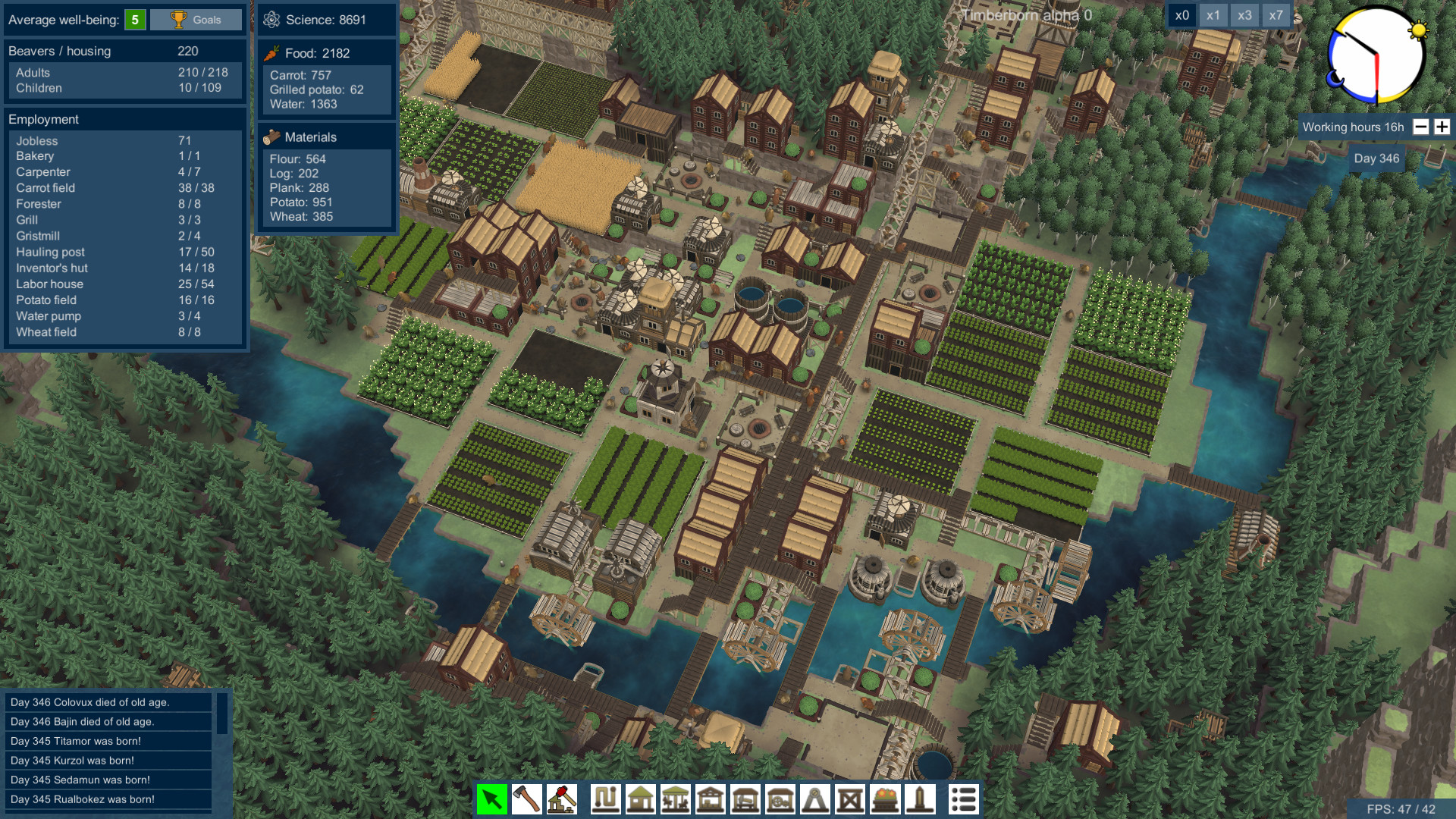Open the farming buildings category
This screenshot has height=819, width=1456.
pos(676,799)
